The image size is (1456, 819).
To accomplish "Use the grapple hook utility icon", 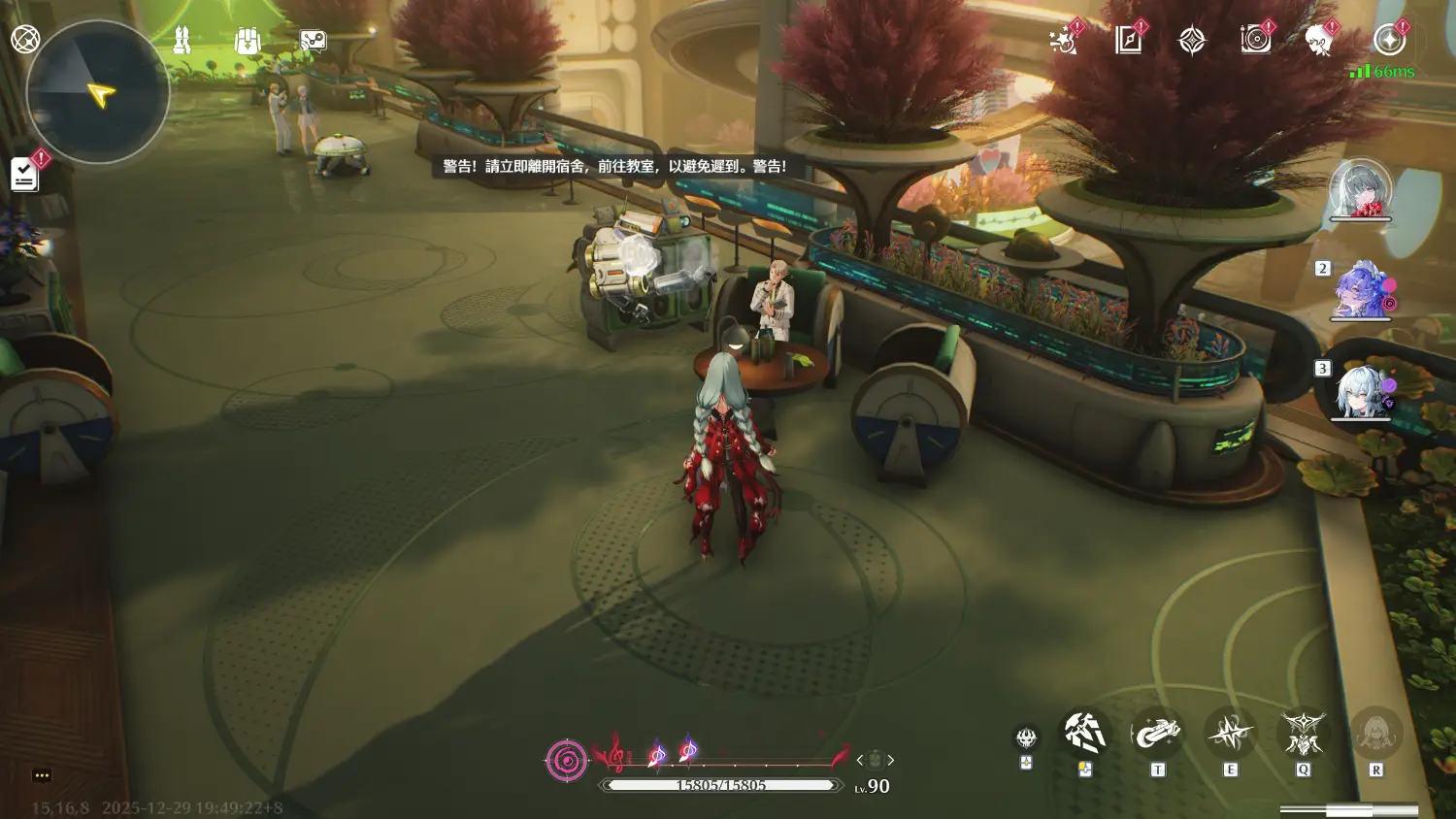I will click(x=1157, y=734).
